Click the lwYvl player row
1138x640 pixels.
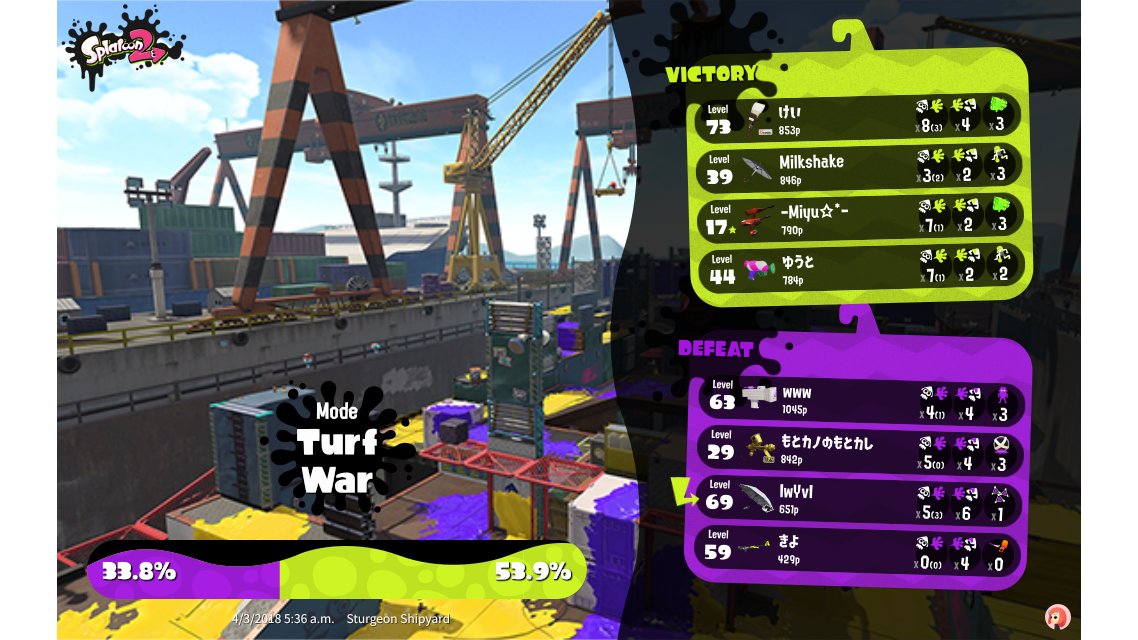860,499
